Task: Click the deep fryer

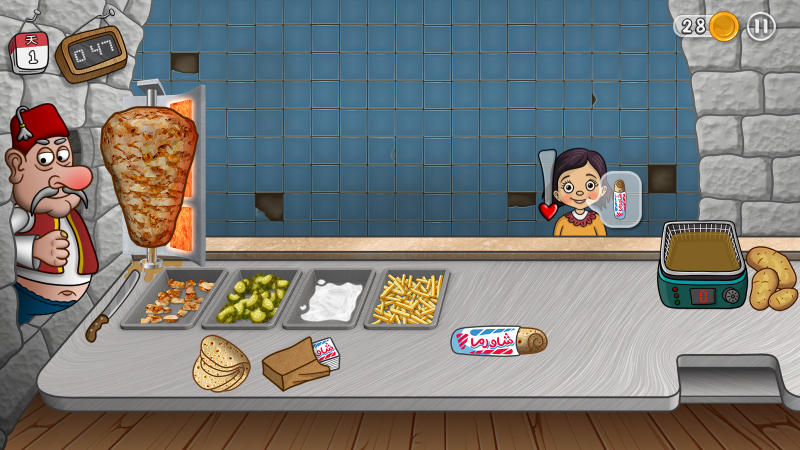Action: pos(702,265)
